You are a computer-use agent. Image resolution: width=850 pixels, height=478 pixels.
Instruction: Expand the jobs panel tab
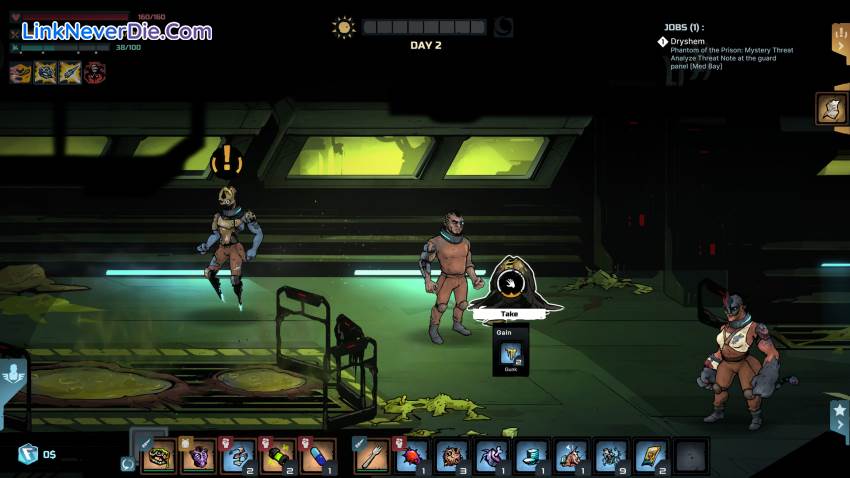840,40
